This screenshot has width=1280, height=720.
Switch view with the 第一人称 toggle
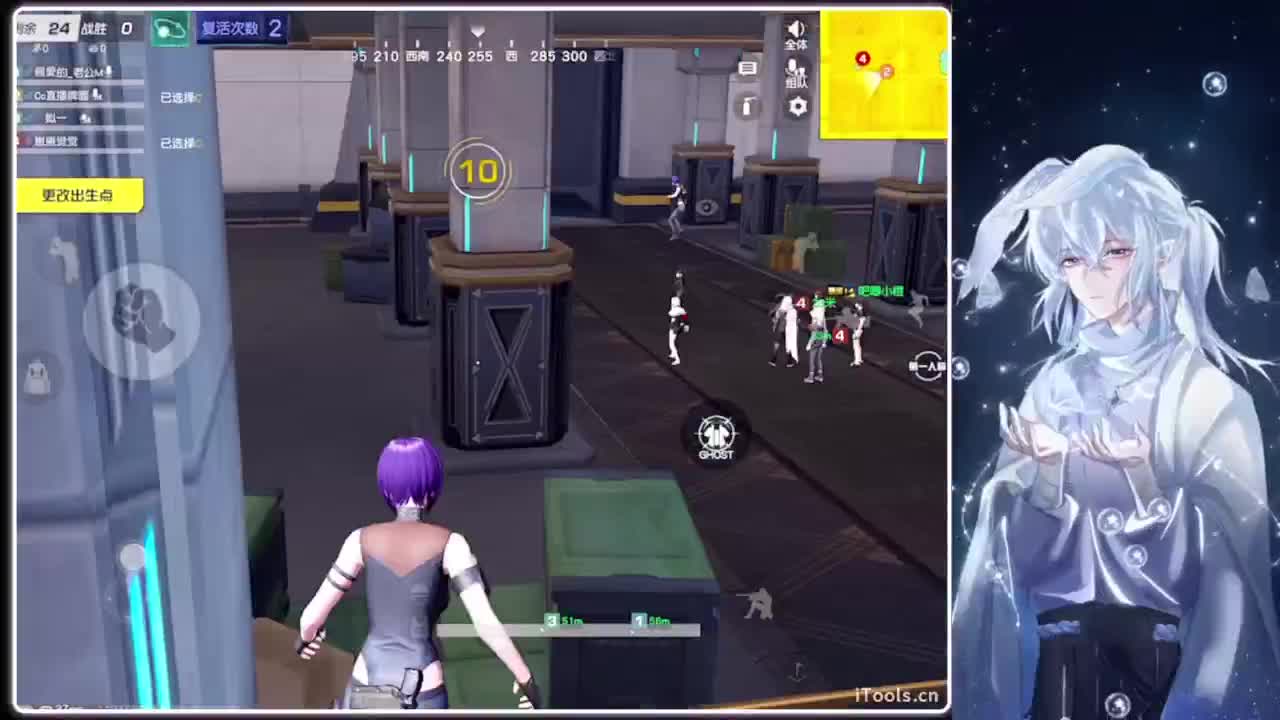pyautogui.click(x=927, y=366)
